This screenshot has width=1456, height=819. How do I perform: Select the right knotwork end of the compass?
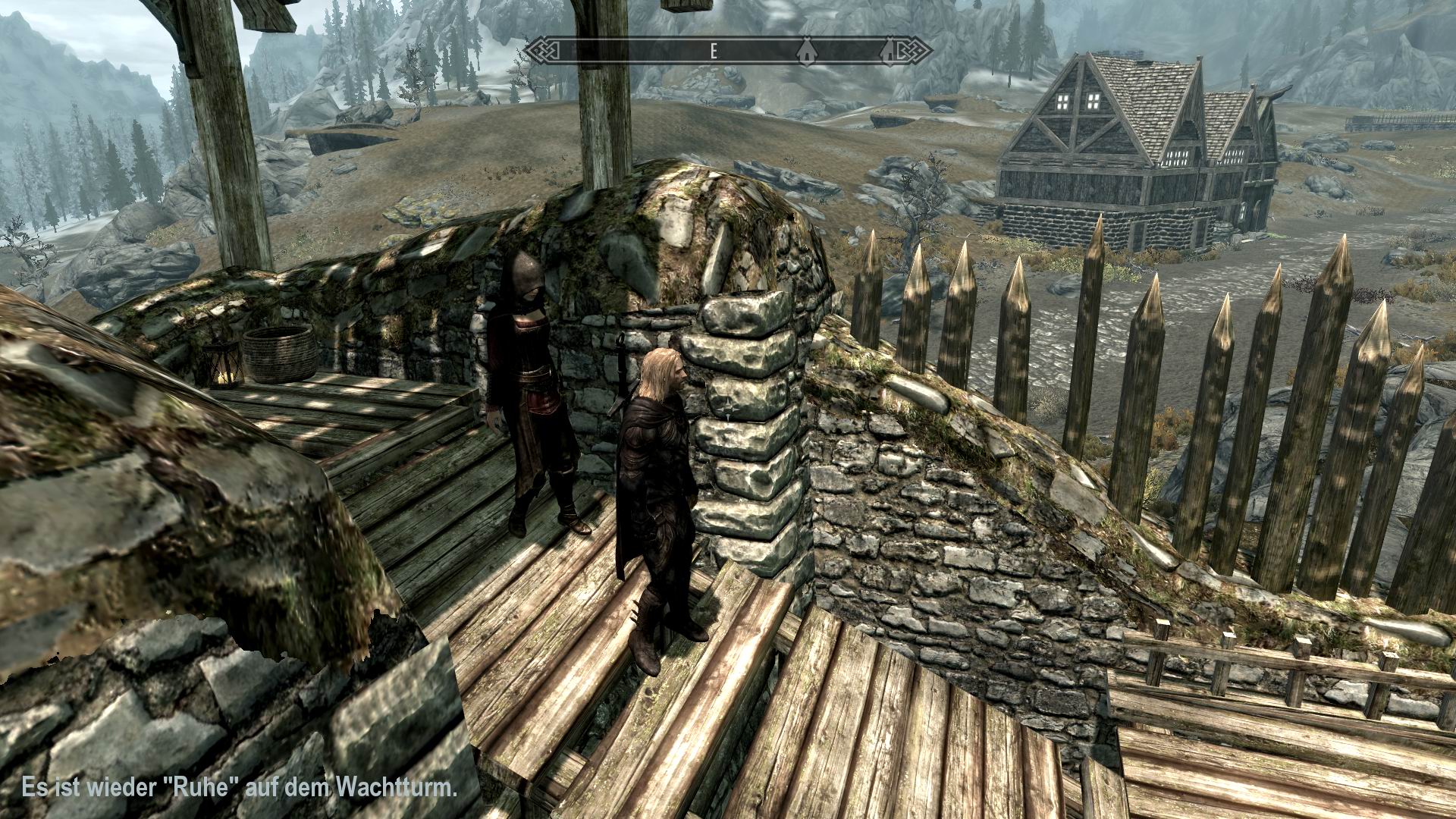914,51
